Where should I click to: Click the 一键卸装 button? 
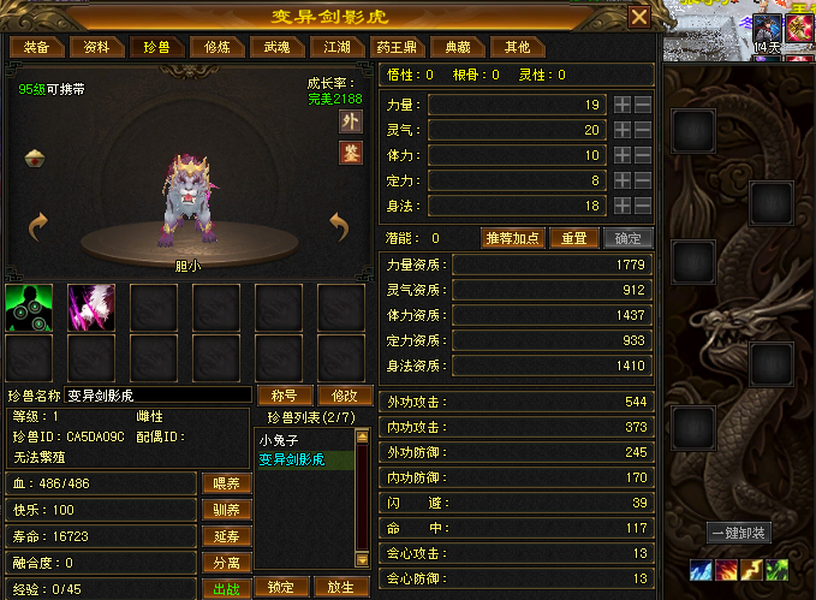click(739, 533)
